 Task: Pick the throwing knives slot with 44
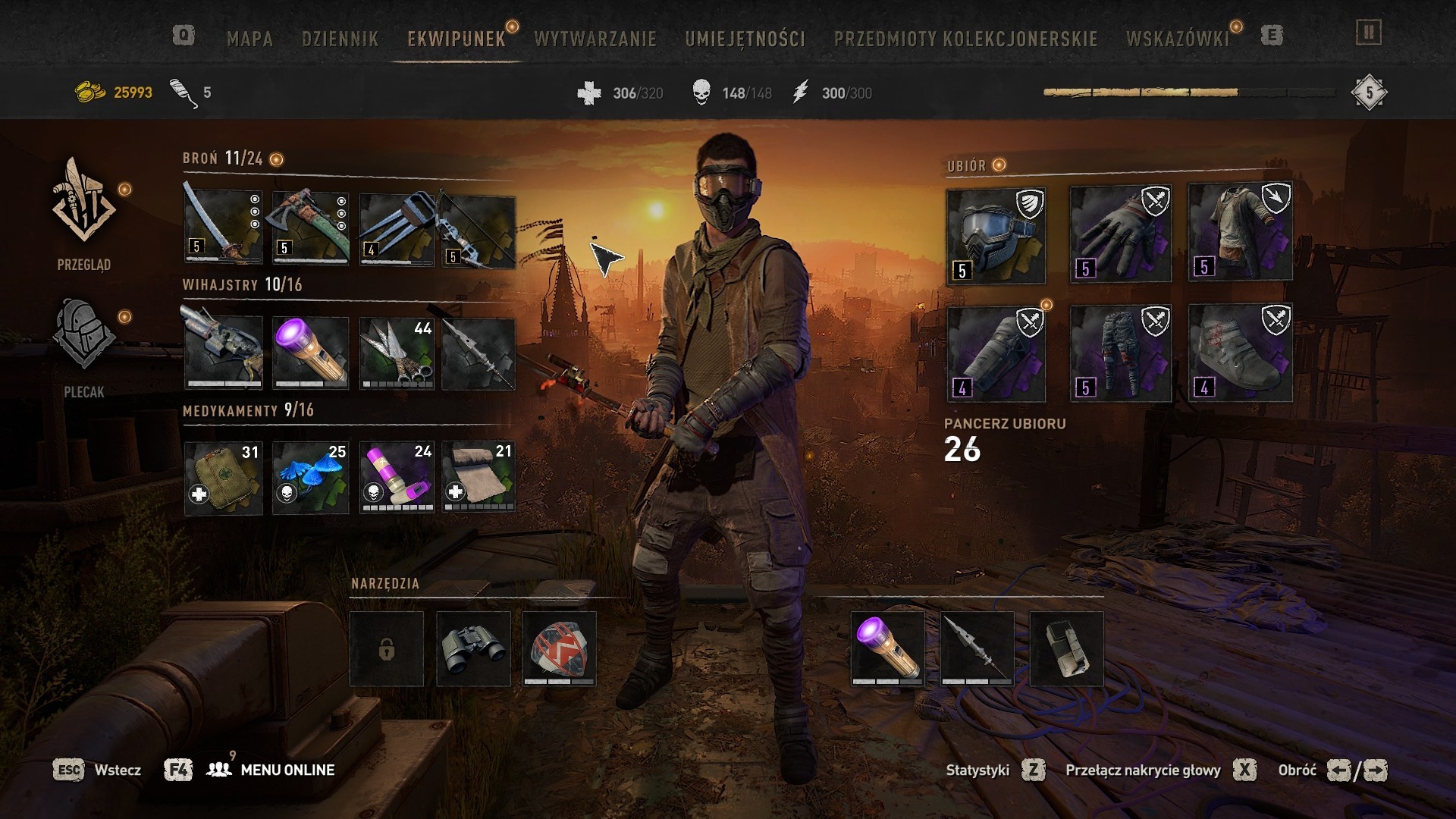(397, 353)
